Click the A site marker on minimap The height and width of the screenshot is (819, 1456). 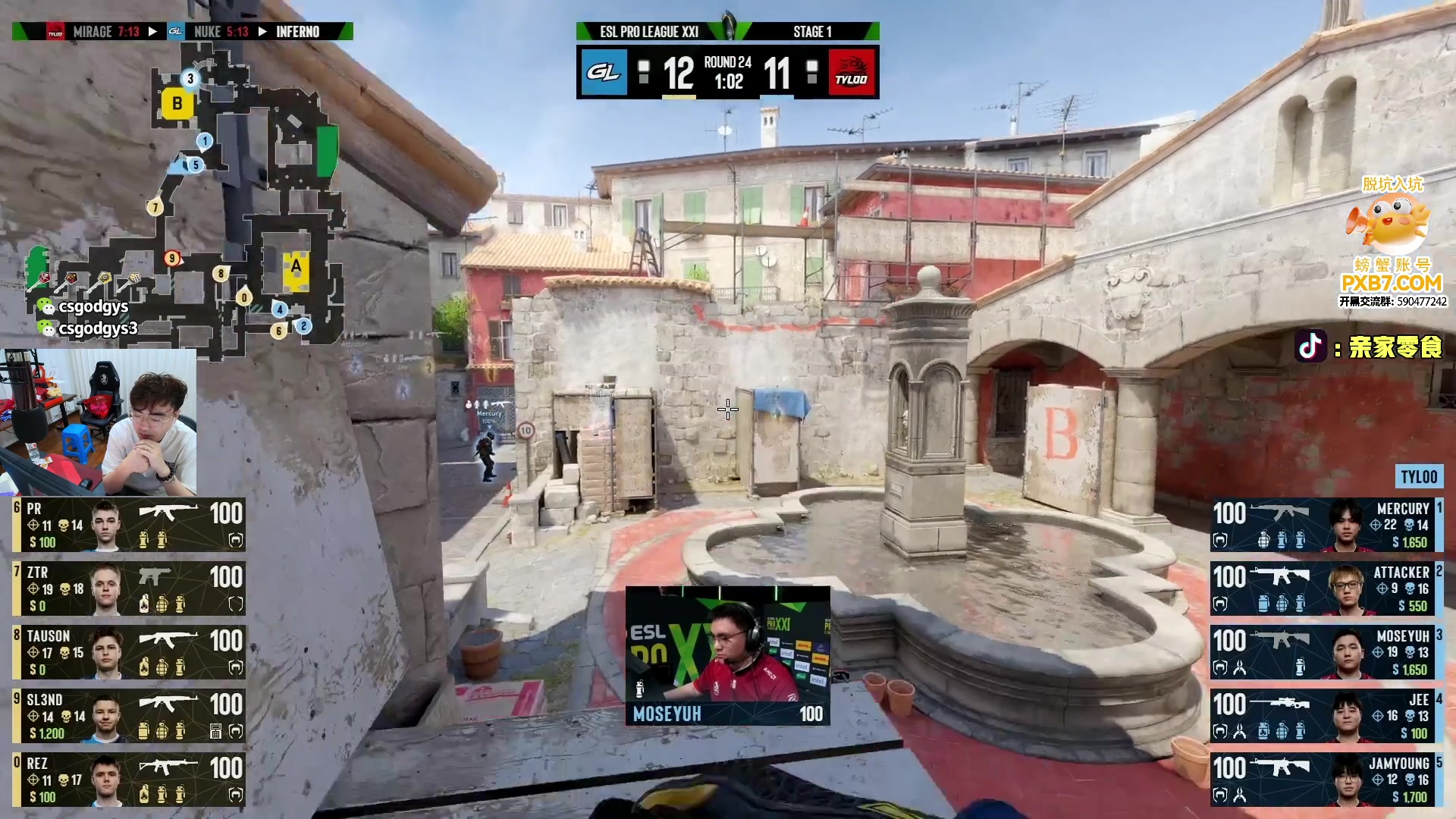click(x=296, y=268)
